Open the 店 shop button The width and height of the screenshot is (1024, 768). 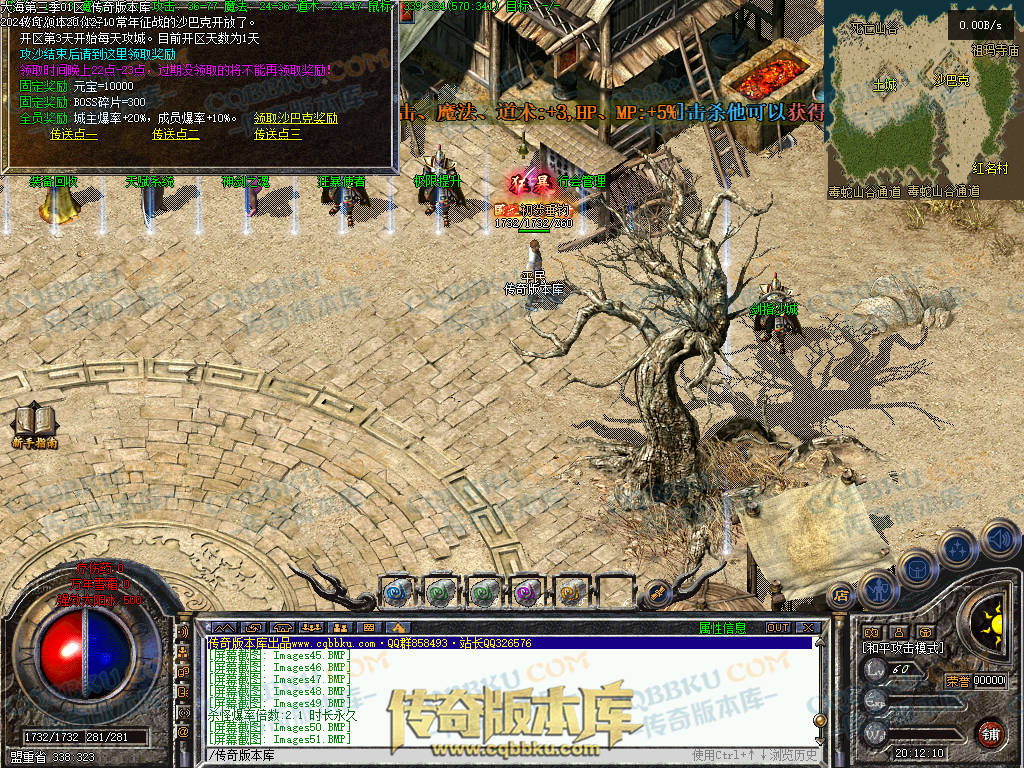(841, 596)
